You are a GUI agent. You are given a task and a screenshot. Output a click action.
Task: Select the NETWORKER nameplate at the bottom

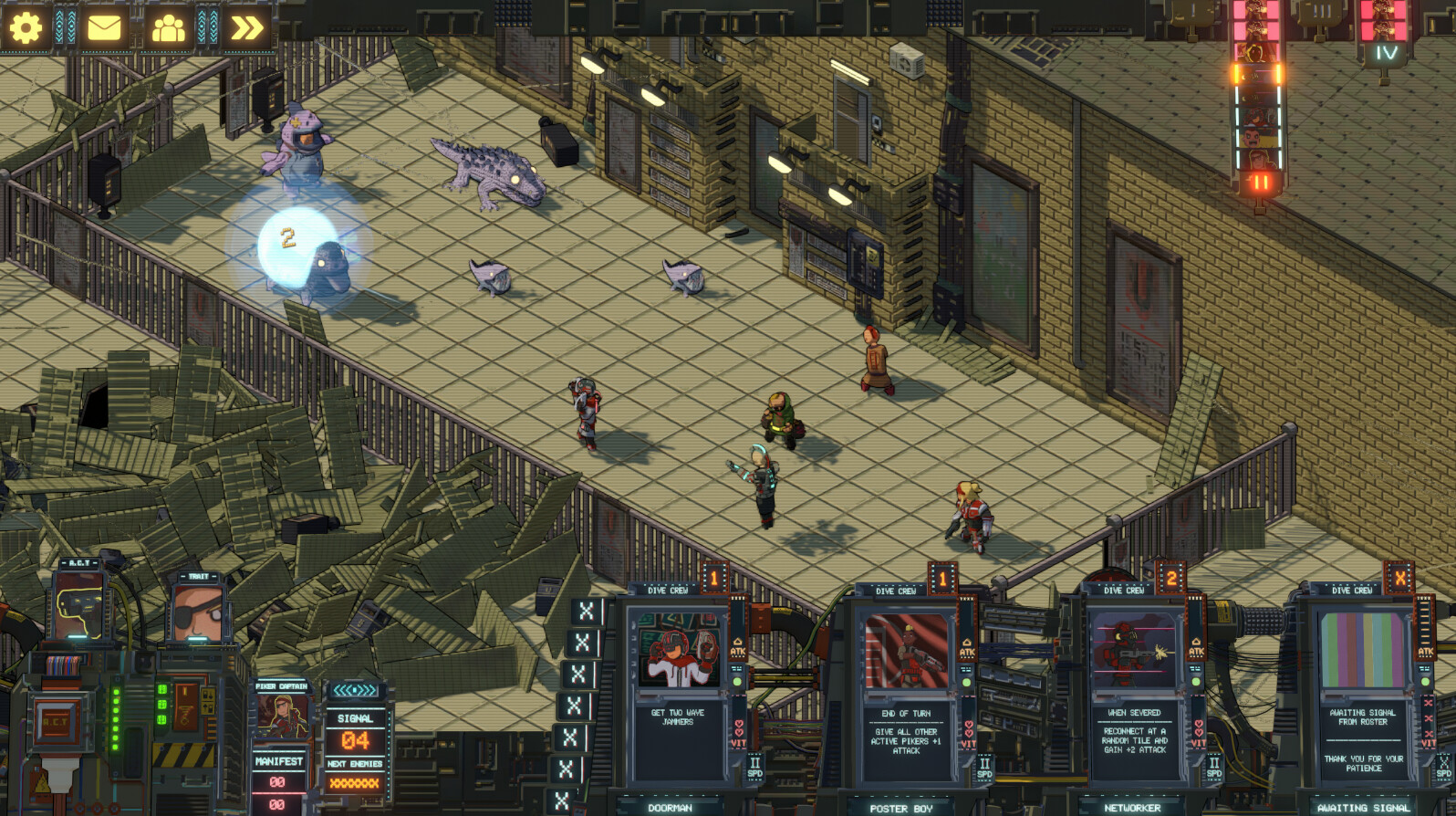click(x=1134, y=807)
